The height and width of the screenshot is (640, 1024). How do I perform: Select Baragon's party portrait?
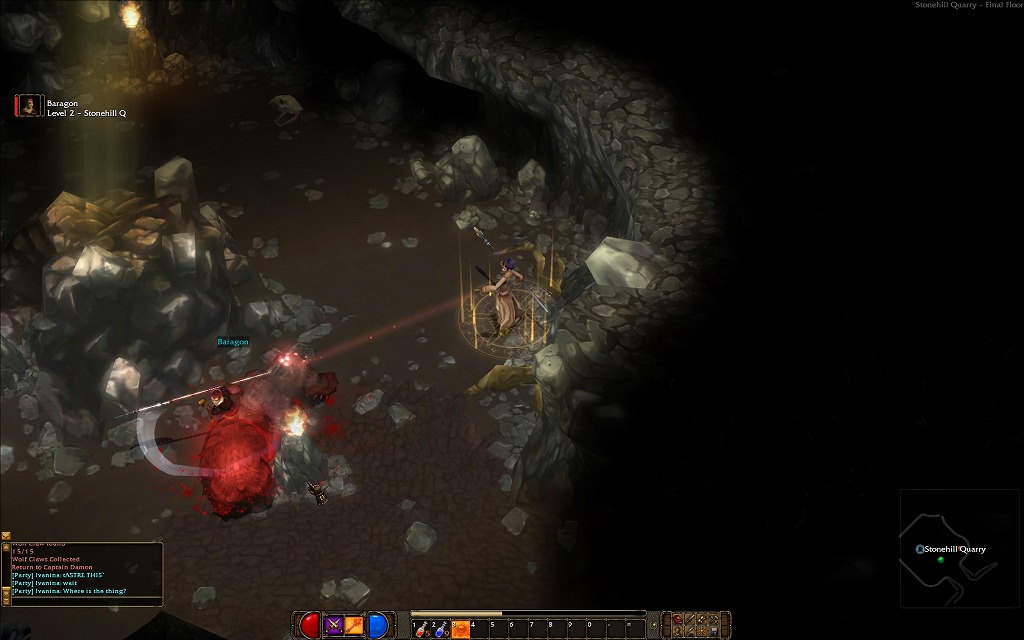point(29,106)
